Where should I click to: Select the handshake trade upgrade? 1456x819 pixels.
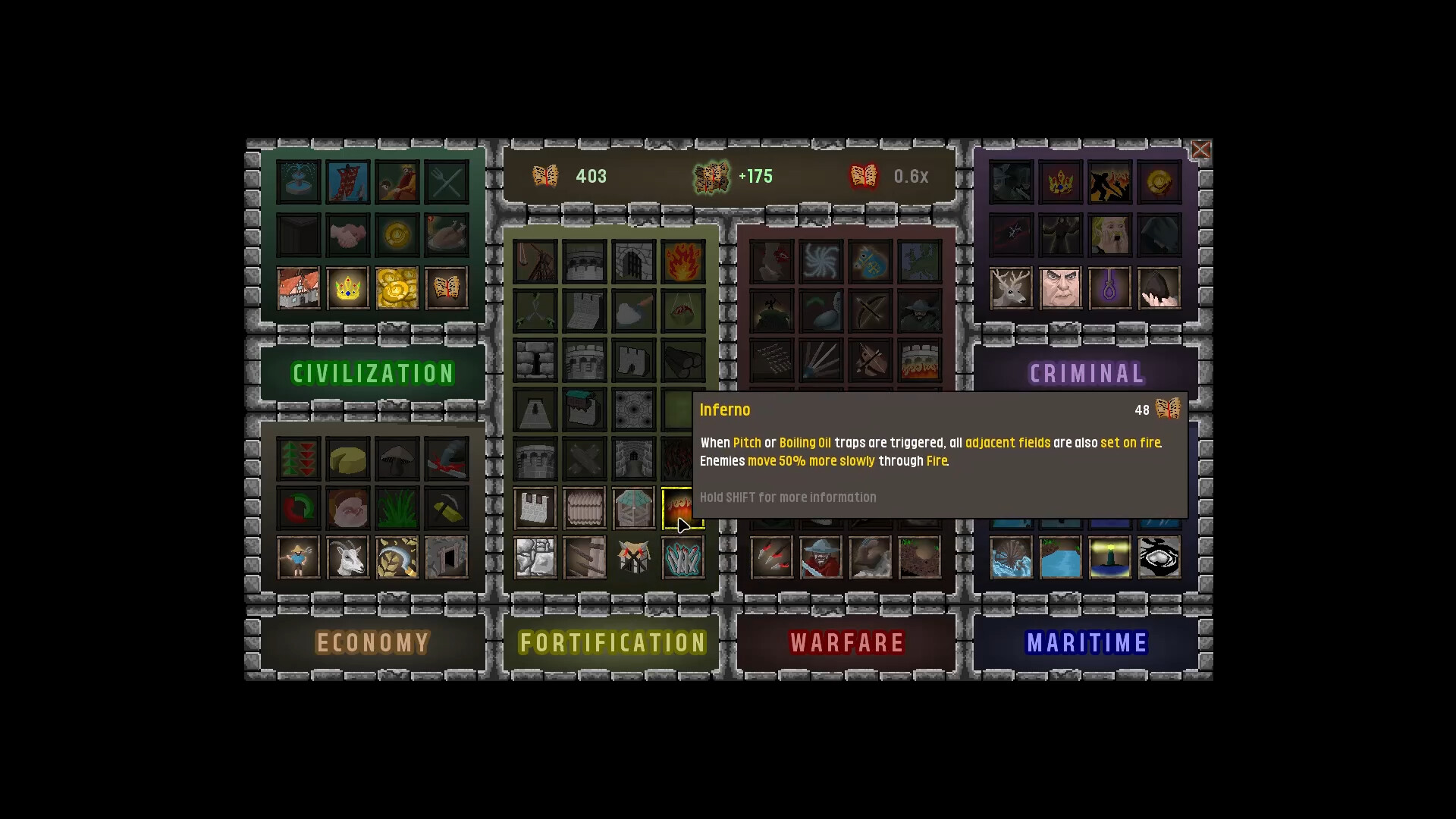(348, 234)
